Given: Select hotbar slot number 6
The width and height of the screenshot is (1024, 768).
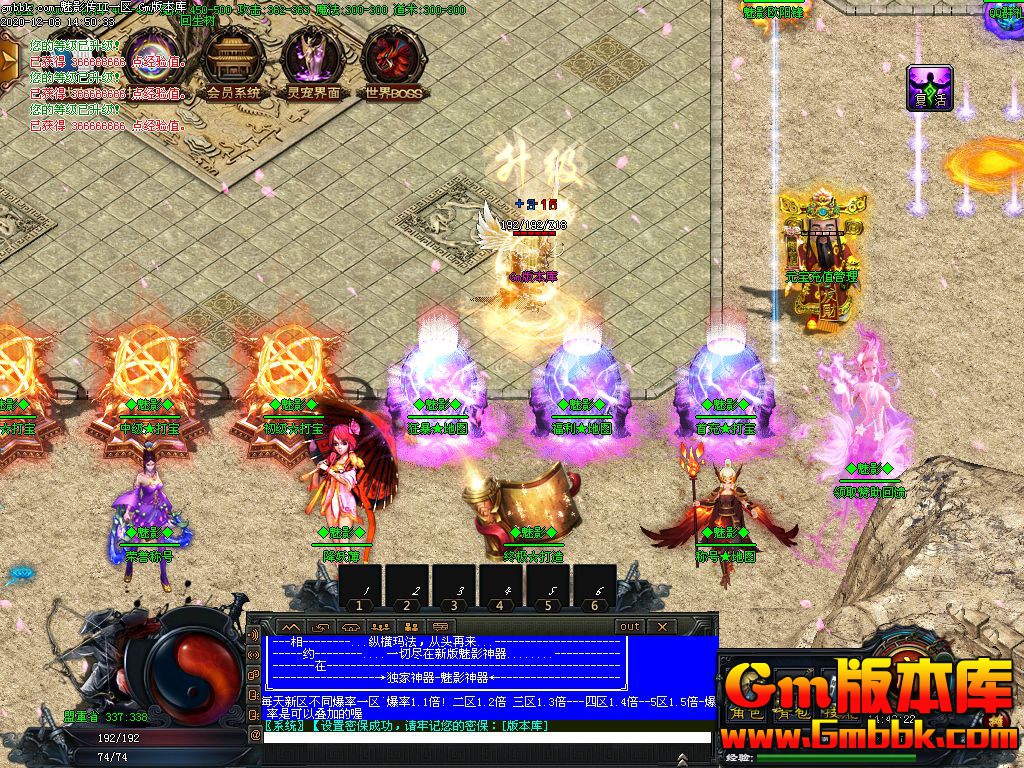Looking at the screenshot, I should [x=596, y=586].
